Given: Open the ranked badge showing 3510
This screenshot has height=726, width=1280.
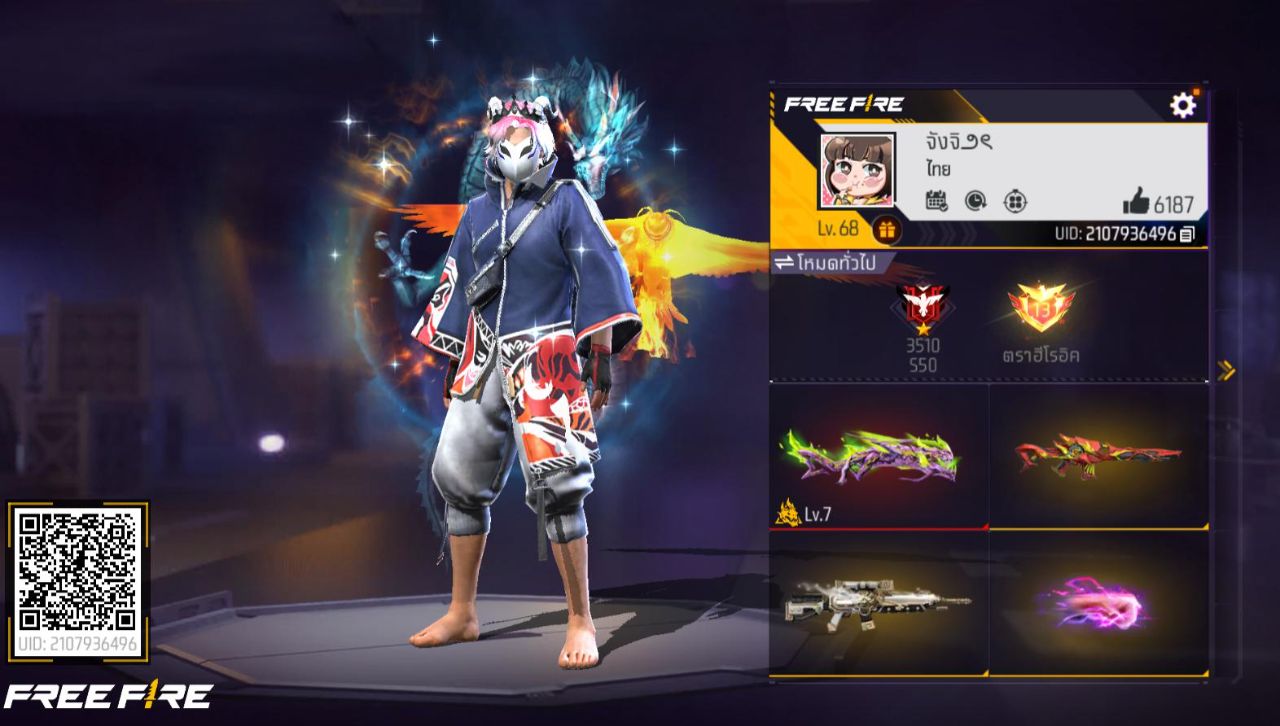Looking at the screenshot, I should point(923,313).
